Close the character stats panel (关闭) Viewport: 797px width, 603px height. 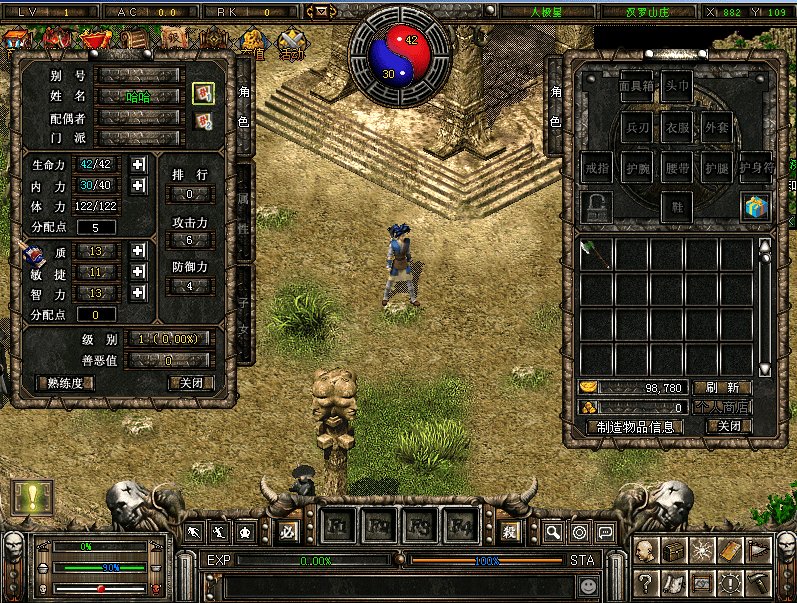tap(190, 382)
